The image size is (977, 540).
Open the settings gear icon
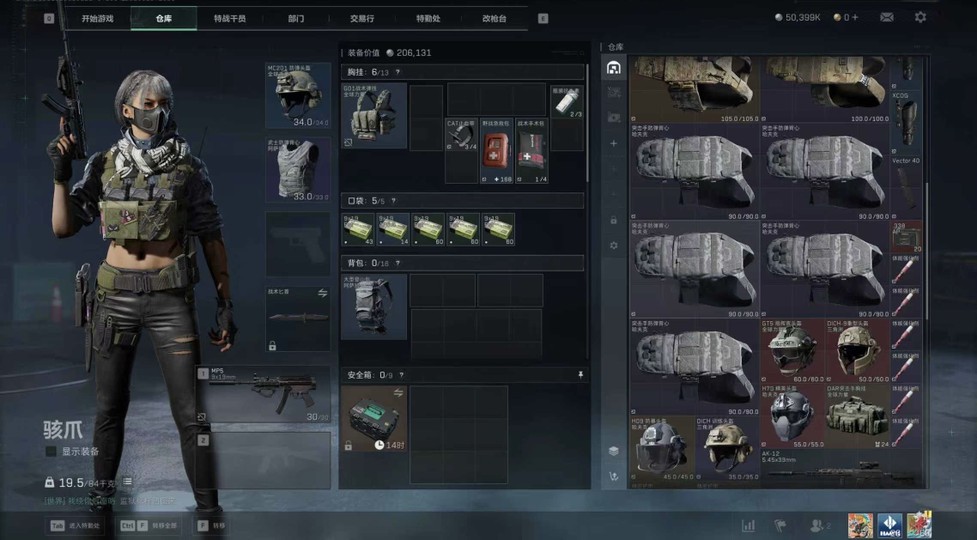click(x=920, y=17)
